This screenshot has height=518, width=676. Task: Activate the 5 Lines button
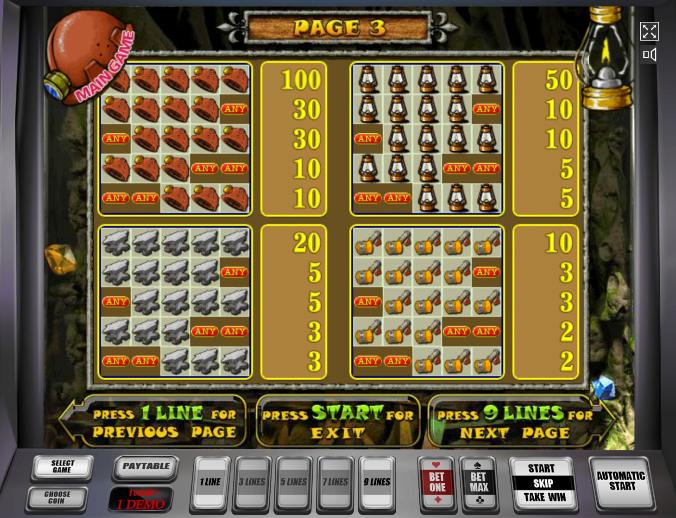[294, 483]
